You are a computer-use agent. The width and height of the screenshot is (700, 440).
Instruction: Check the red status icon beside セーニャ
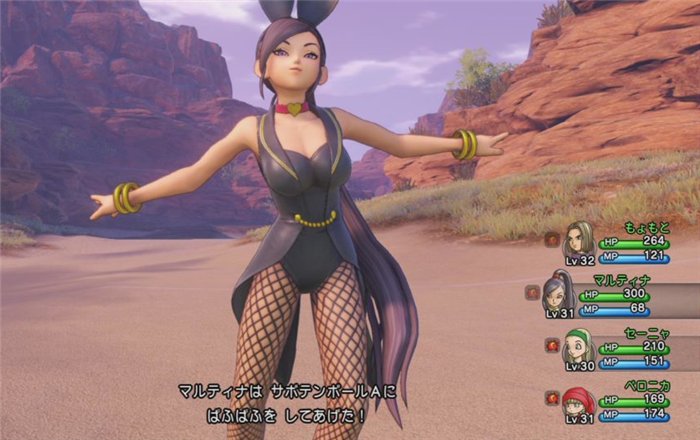click(x=551, y=344)
